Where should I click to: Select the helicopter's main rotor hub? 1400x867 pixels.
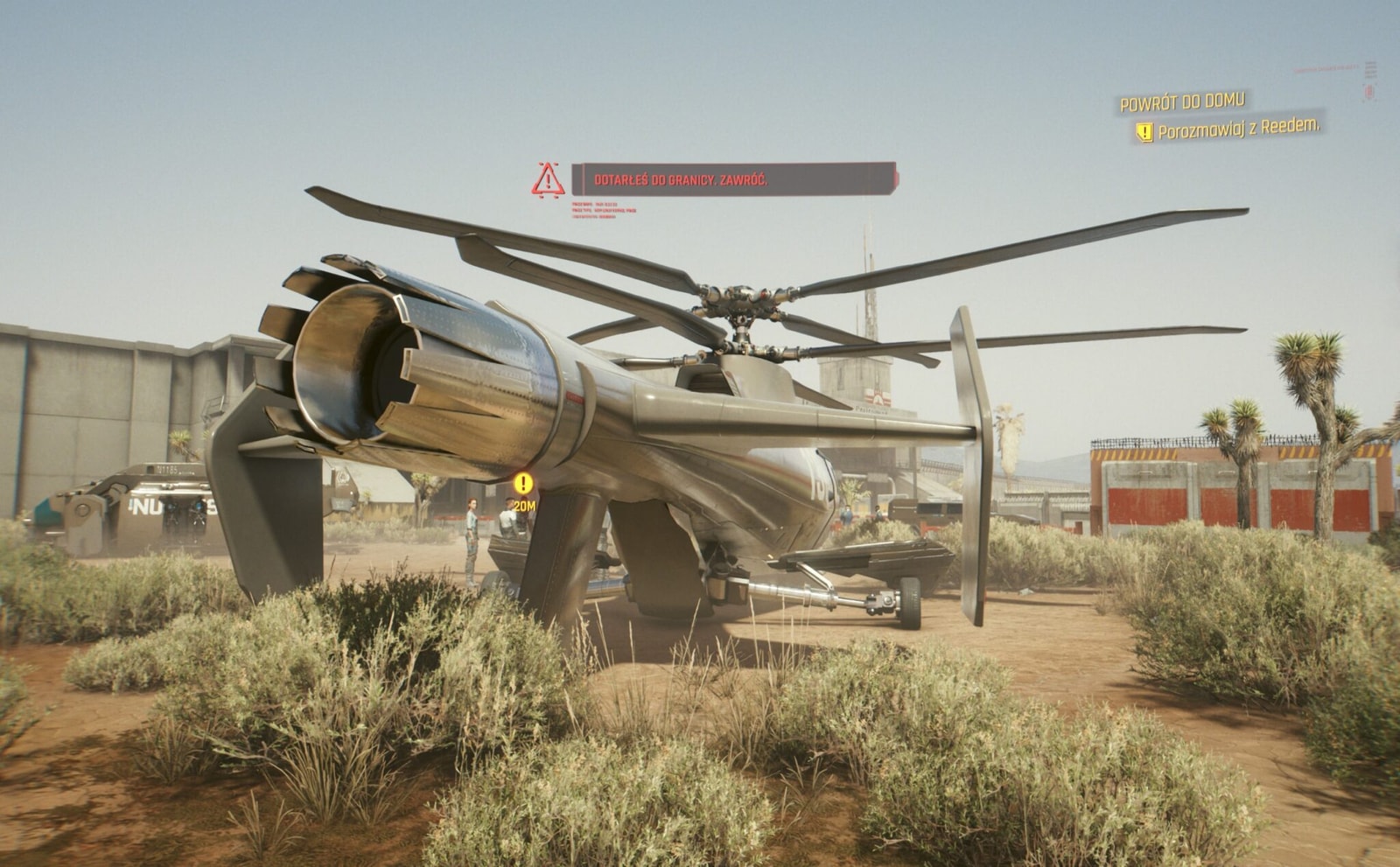744,302
